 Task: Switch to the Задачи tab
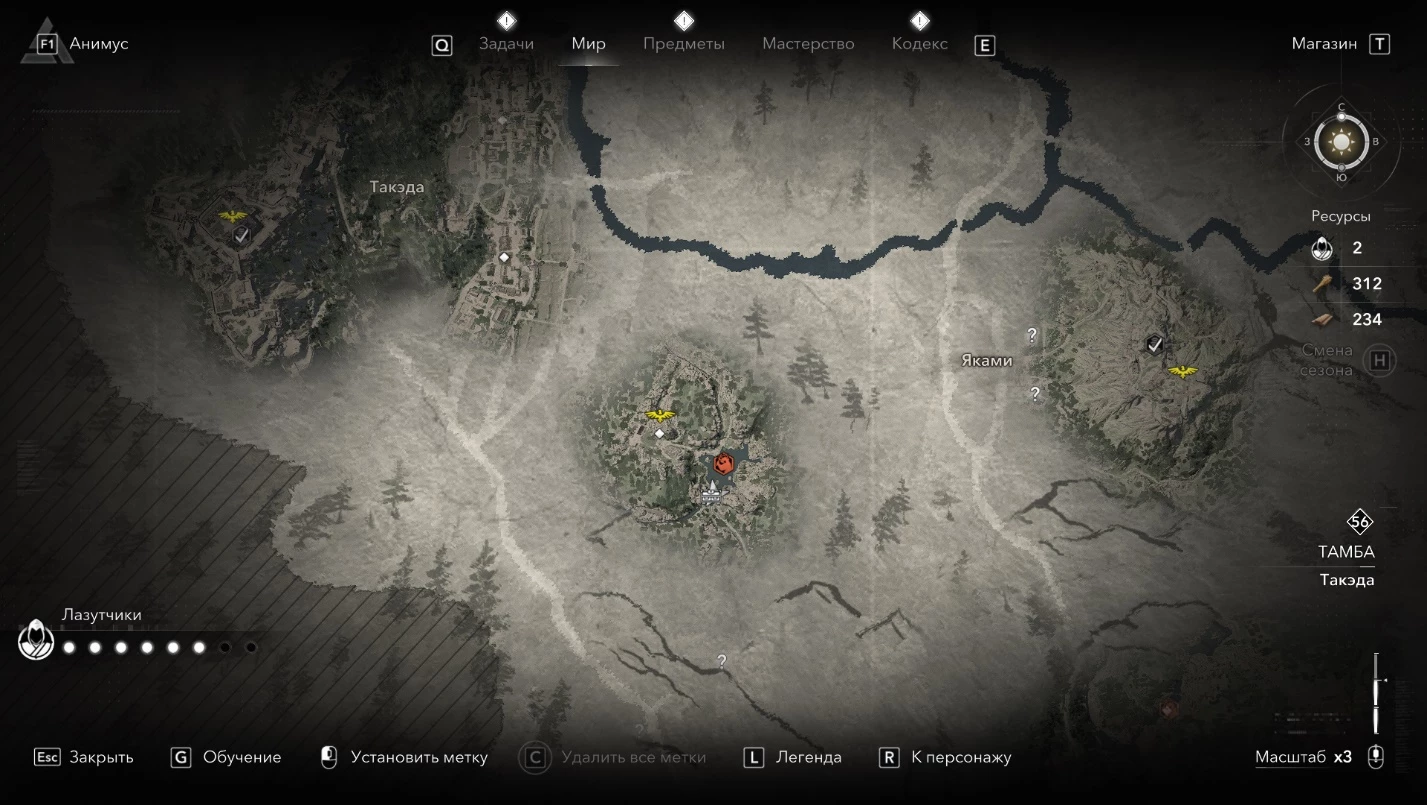pos(506,44)
